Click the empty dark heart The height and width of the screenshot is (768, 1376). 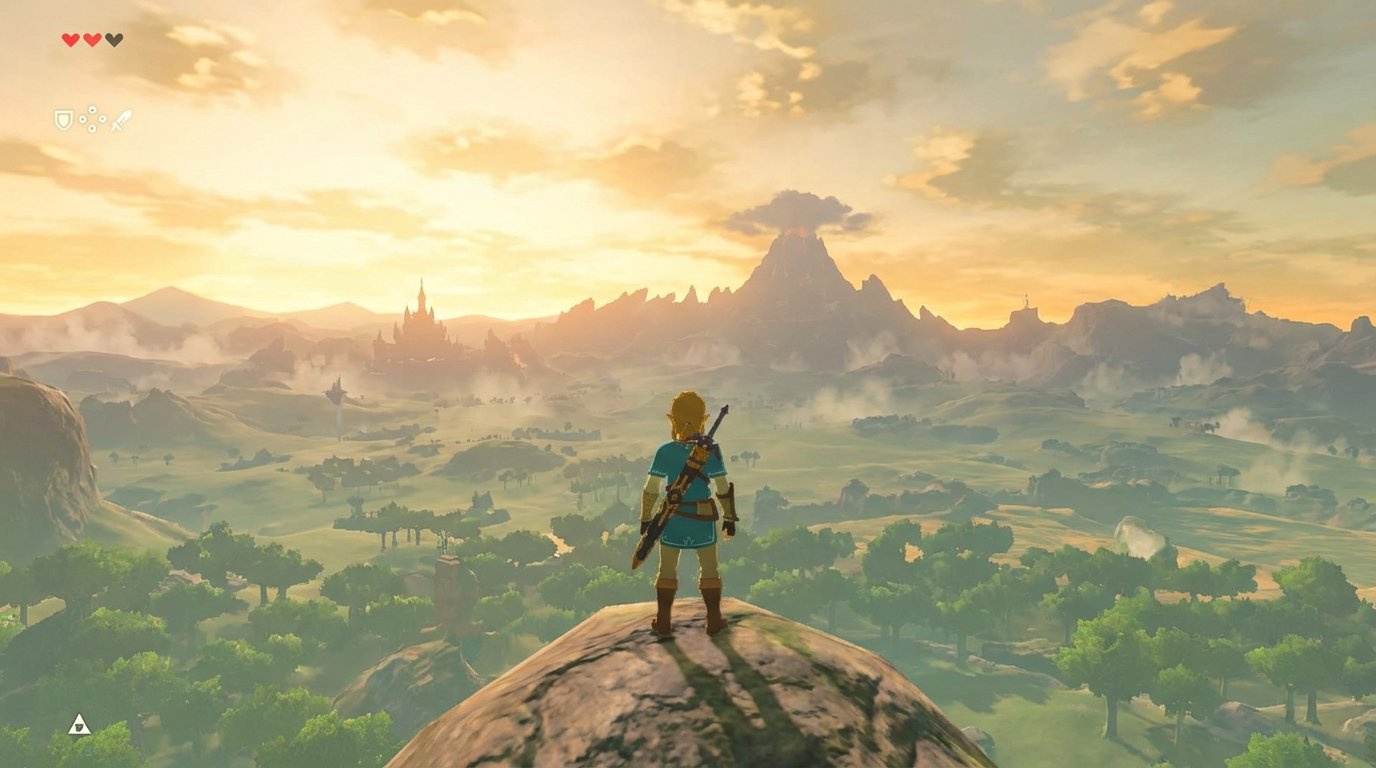pyautogui.click(x=114, y=39)
